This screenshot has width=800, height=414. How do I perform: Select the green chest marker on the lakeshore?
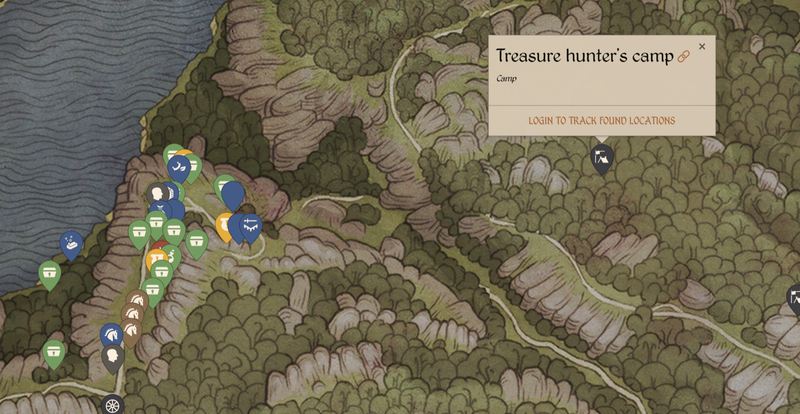tap(50, 272)
